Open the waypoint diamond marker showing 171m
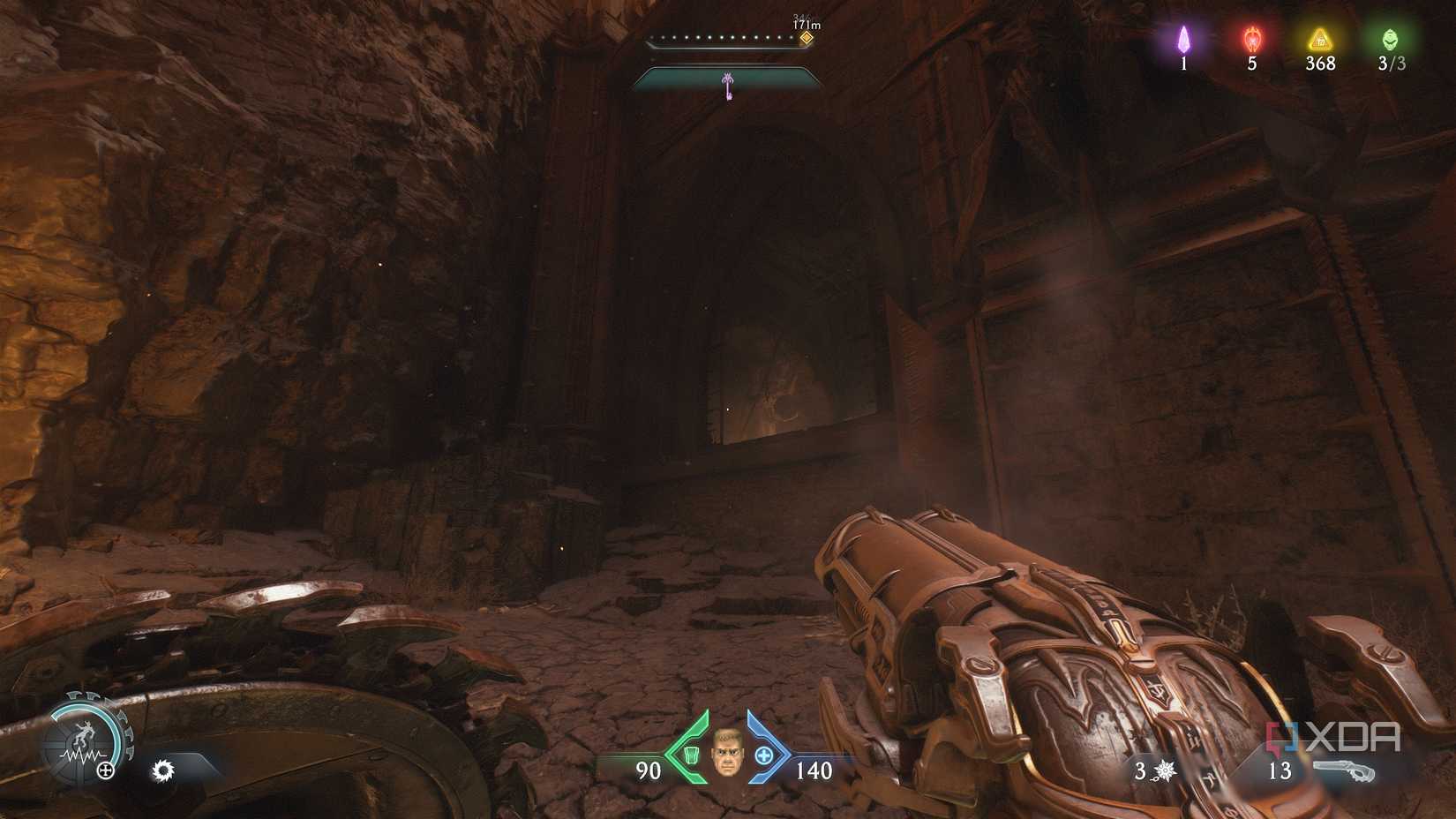 click(805, 37)
